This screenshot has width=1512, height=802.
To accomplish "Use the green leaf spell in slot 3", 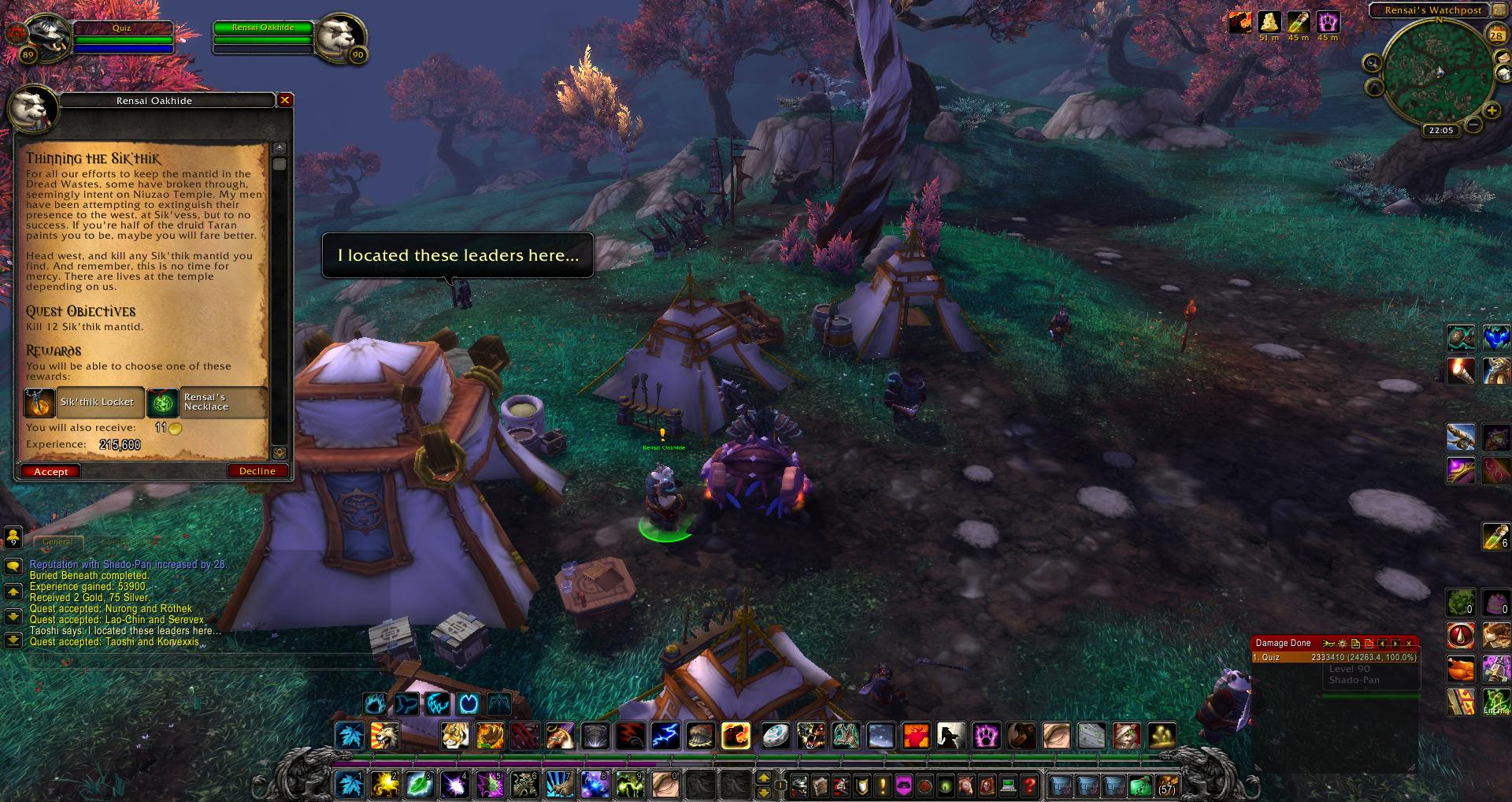I will (x=420, y=784).
